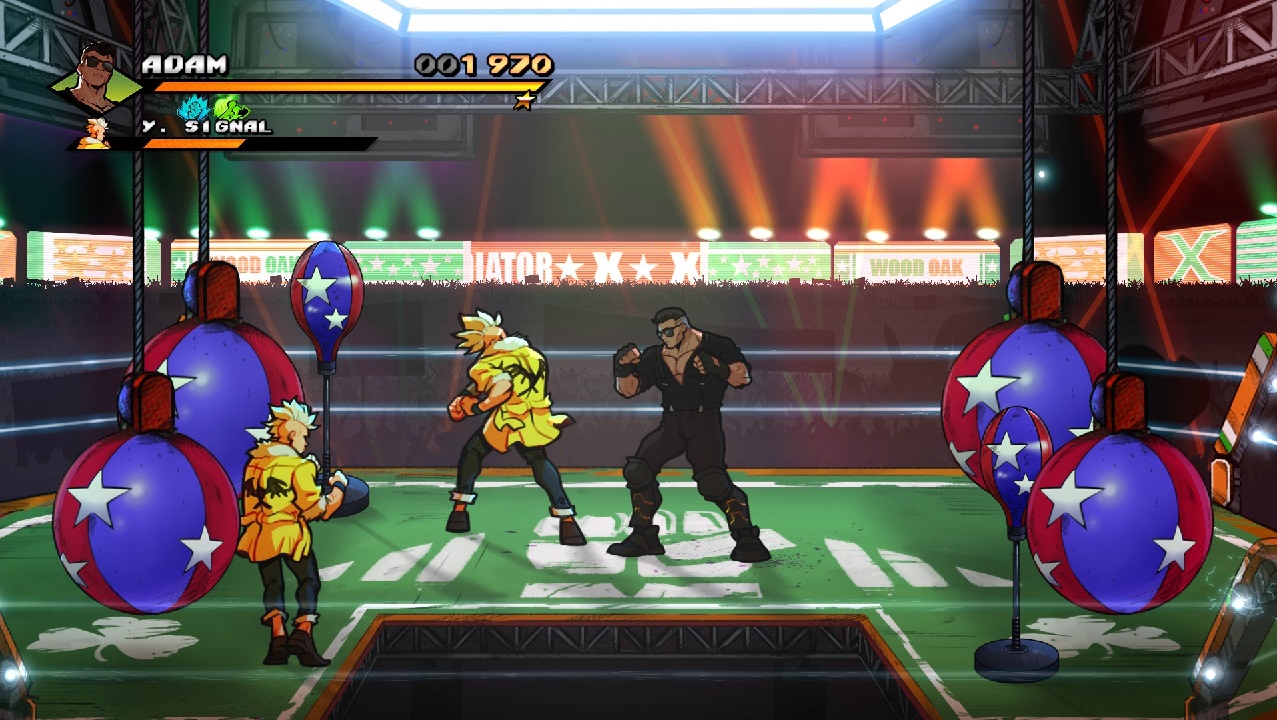Image resolution: width=1277 pixels, height=720 pixels.
Task: Click the blue perk buff icon
Action: (x=193, y=108)
